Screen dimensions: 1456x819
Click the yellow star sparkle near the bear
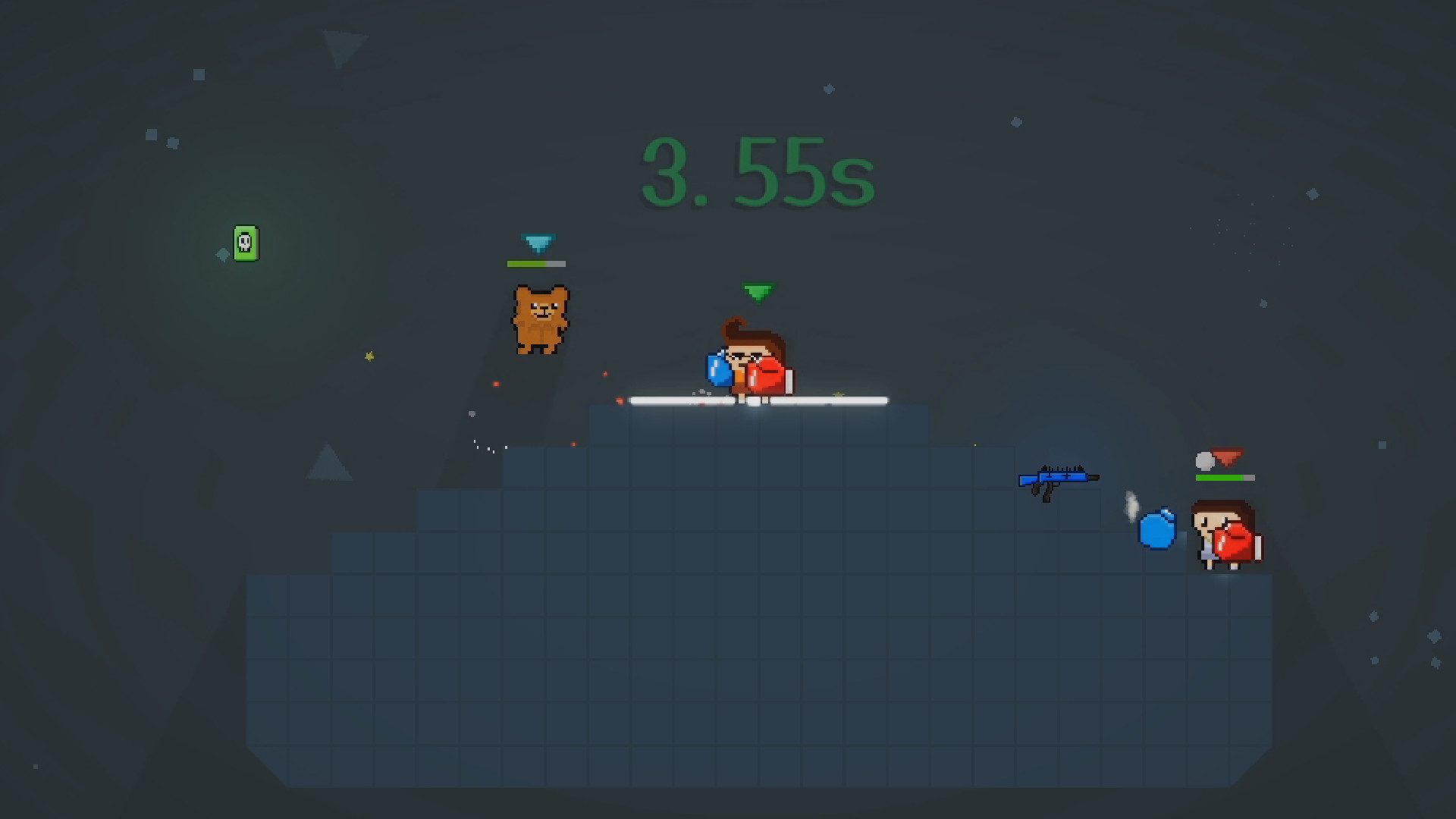(x=369, y=356)
